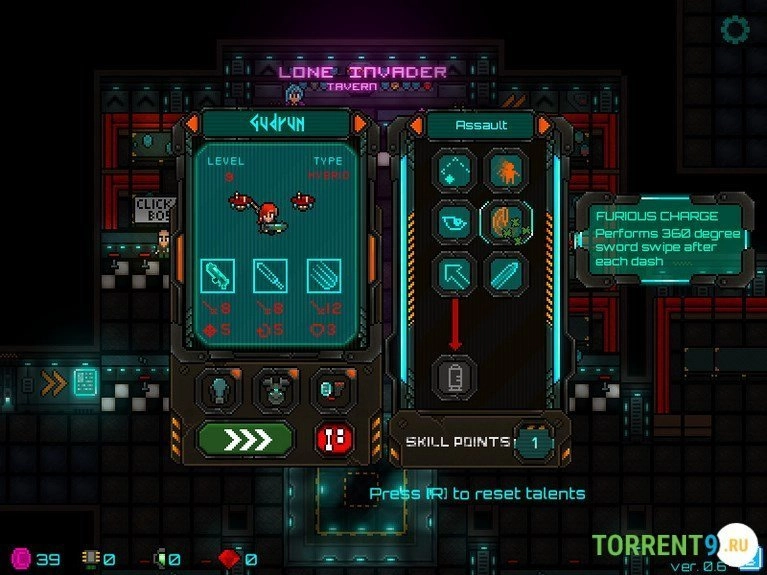Pick the striped blade weapon slot
Screen dimensions: 767x575
322,275
